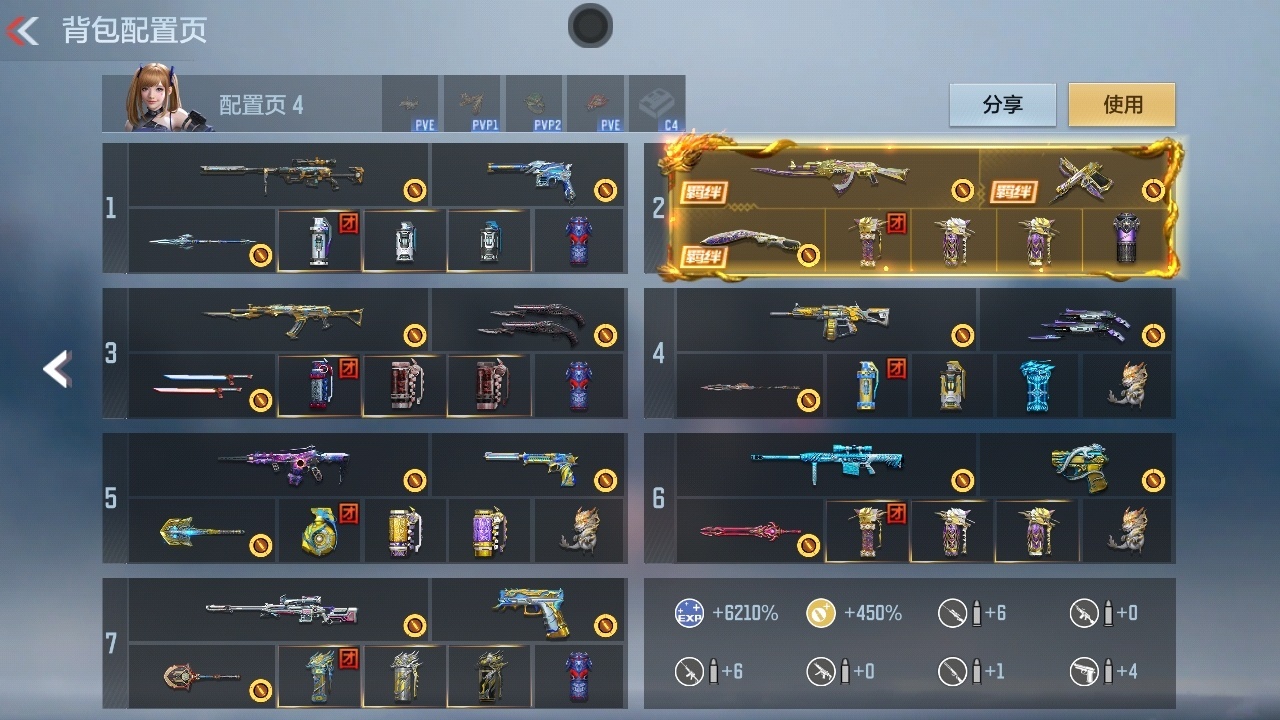Screen dimensions: 1280x720
Task: Select the golden AK rifle in bag 2
Action: click(830, 176)
